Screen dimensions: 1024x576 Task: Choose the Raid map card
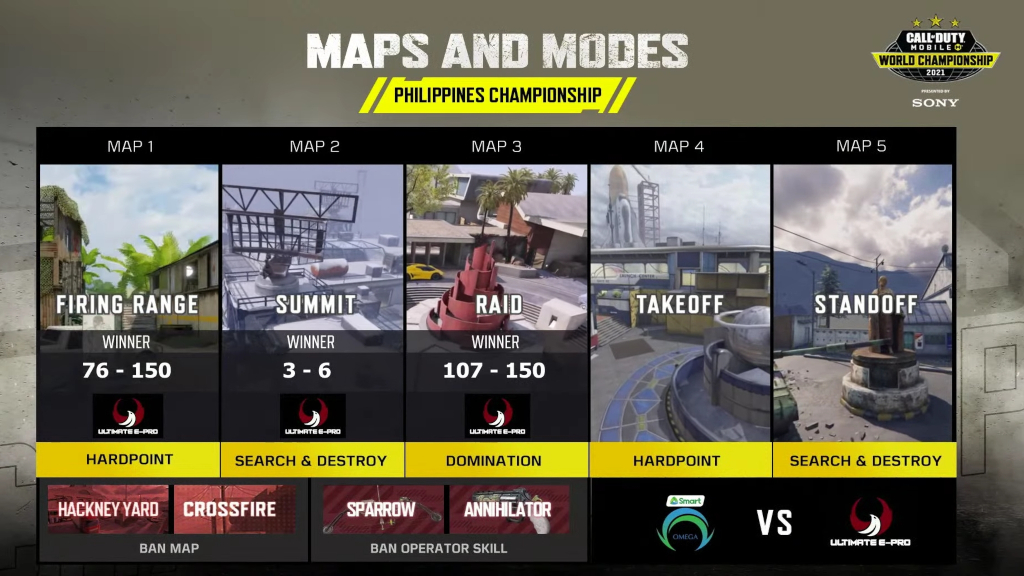(496, 303)
